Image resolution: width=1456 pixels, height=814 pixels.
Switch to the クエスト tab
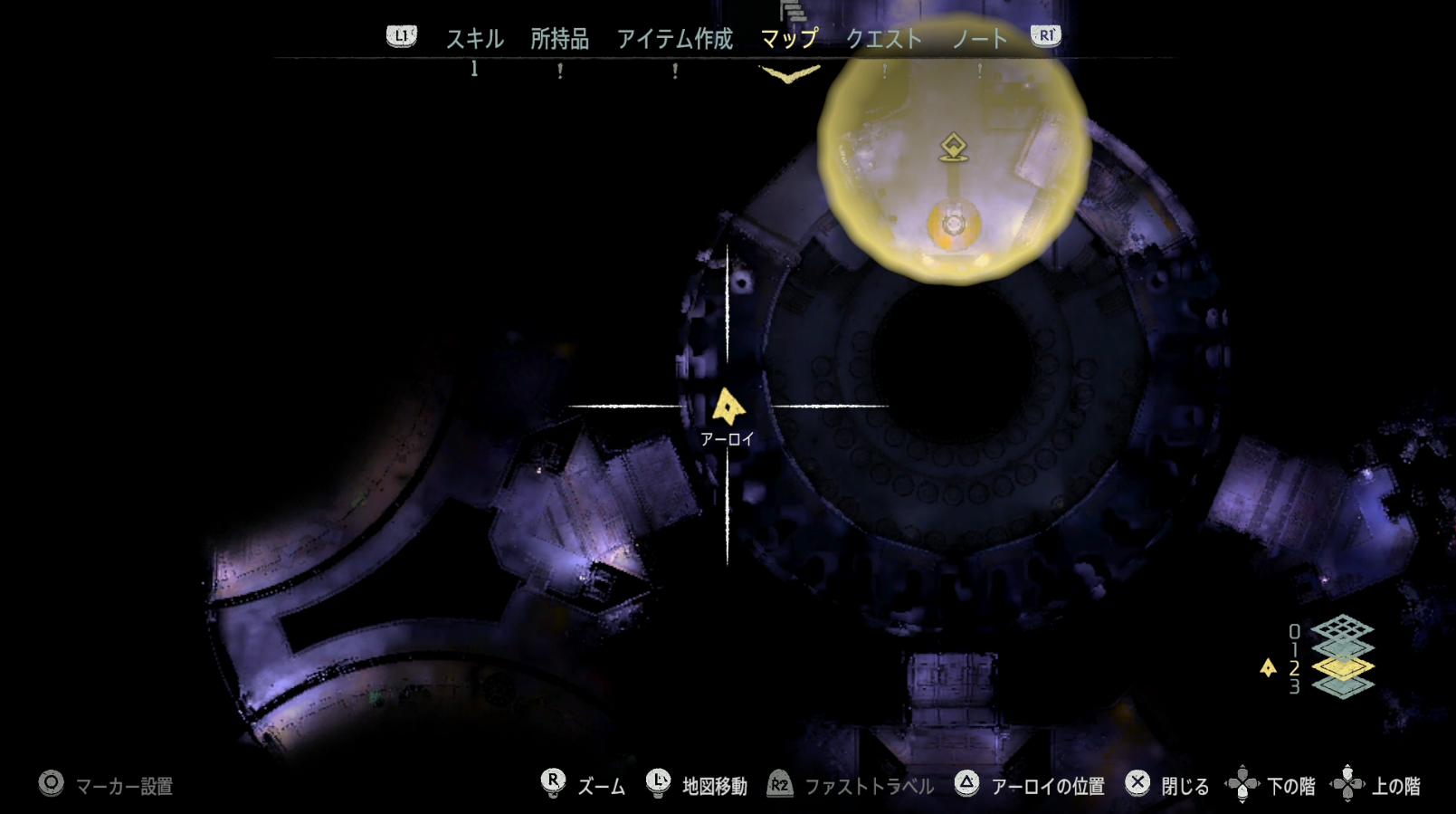click(886, 39)
